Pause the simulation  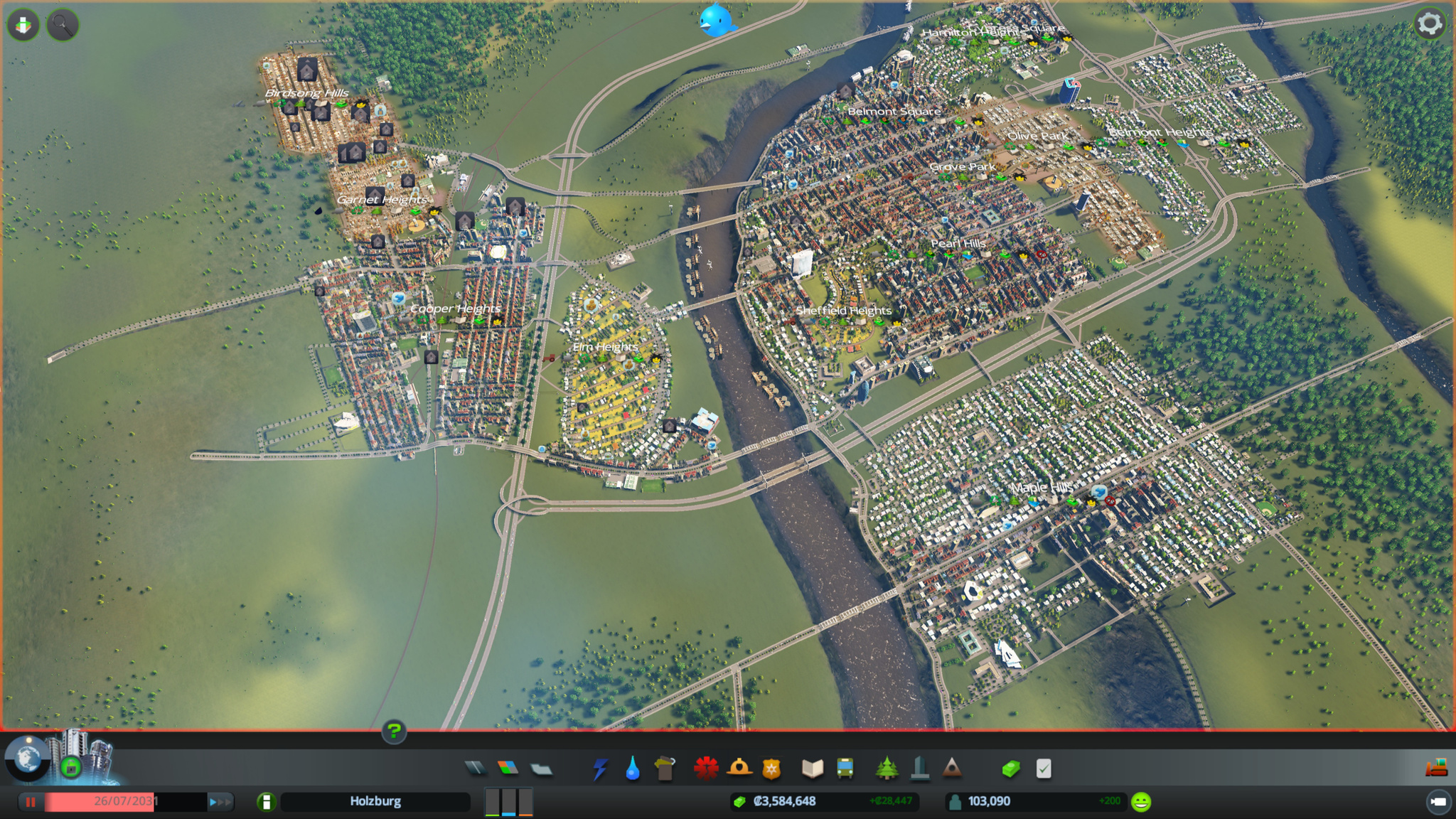pyautogui.click(x=31, y=802)
